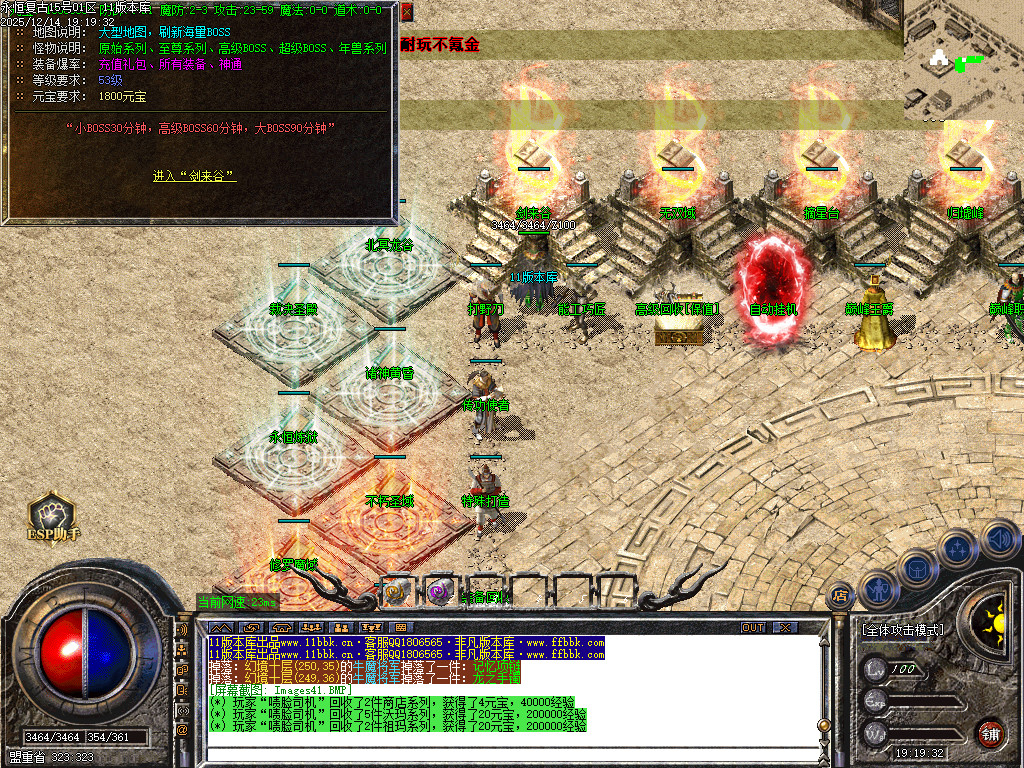
Task: Click the chat input field
Action: [500, 752]
